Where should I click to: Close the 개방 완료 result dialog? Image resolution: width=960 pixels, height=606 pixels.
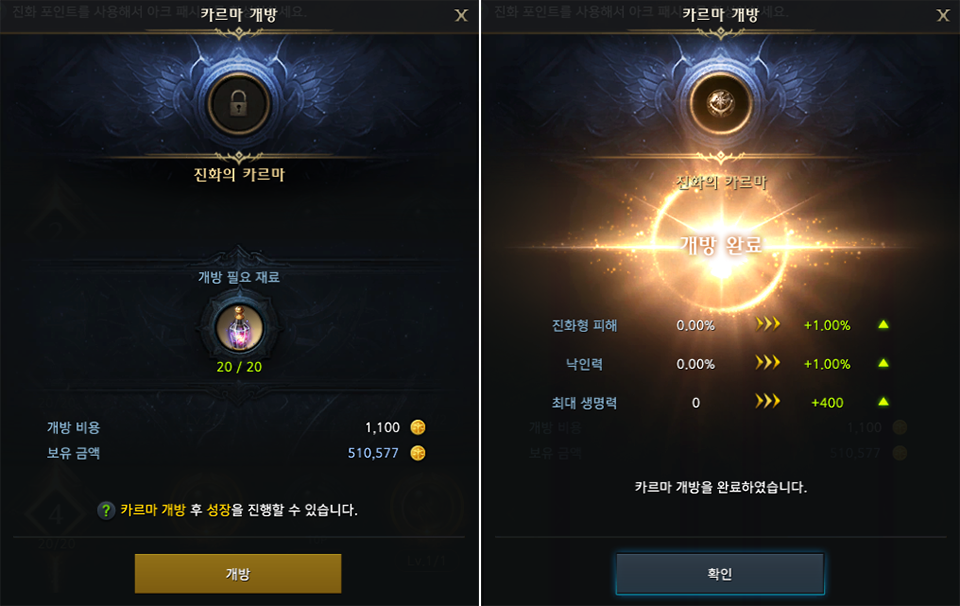click(943, 15)
